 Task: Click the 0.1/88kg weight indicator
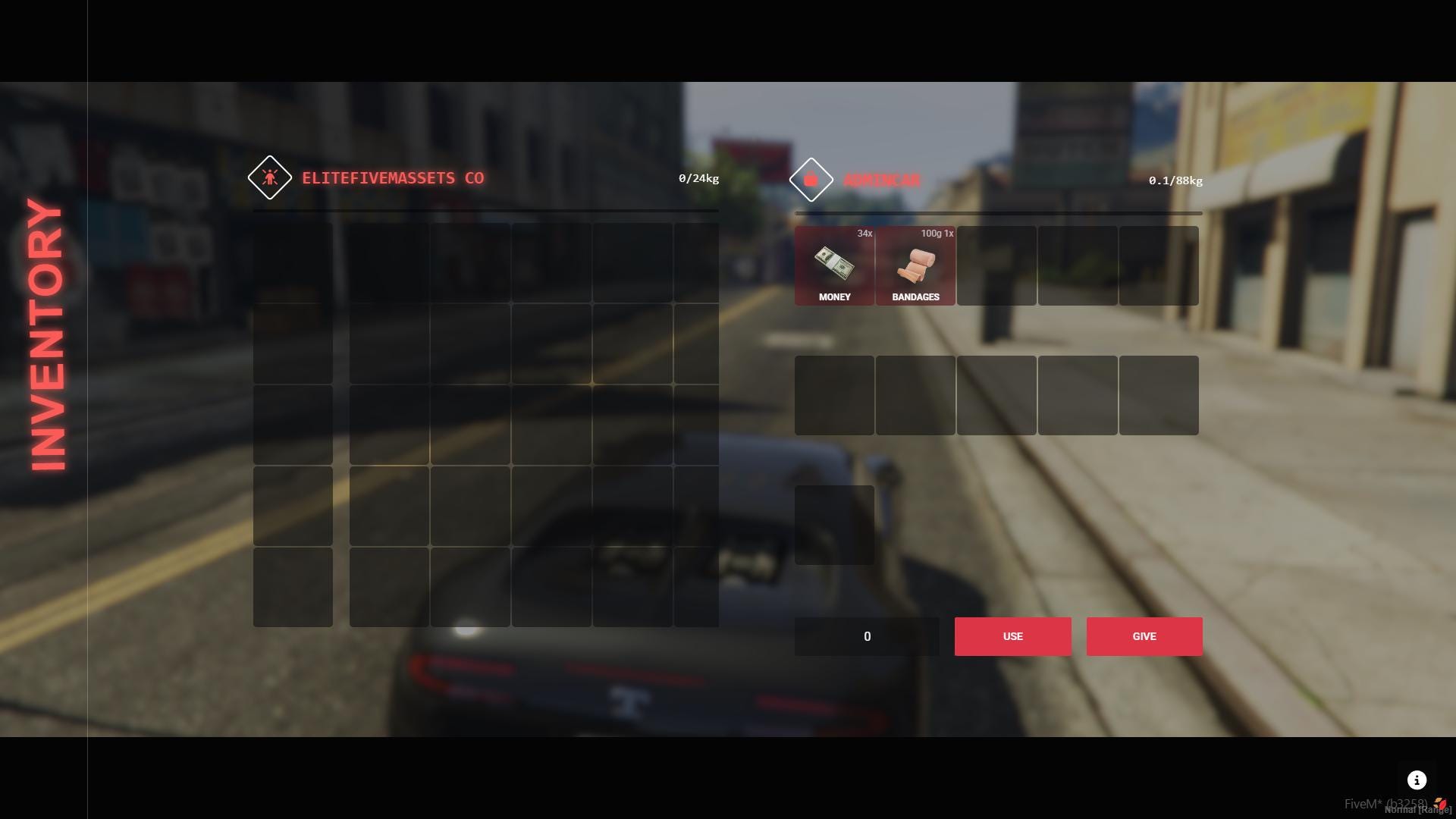[x=1174, y=180]
